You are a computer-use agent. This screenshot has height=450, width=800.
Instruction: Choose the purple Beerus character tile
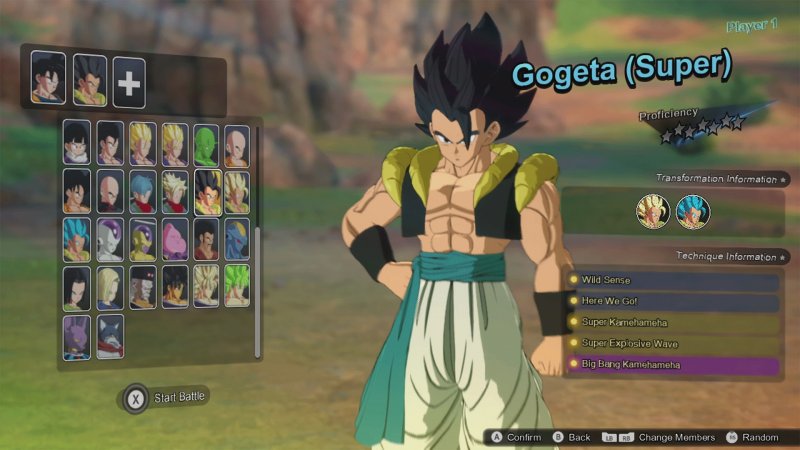(x=77, y=337)
